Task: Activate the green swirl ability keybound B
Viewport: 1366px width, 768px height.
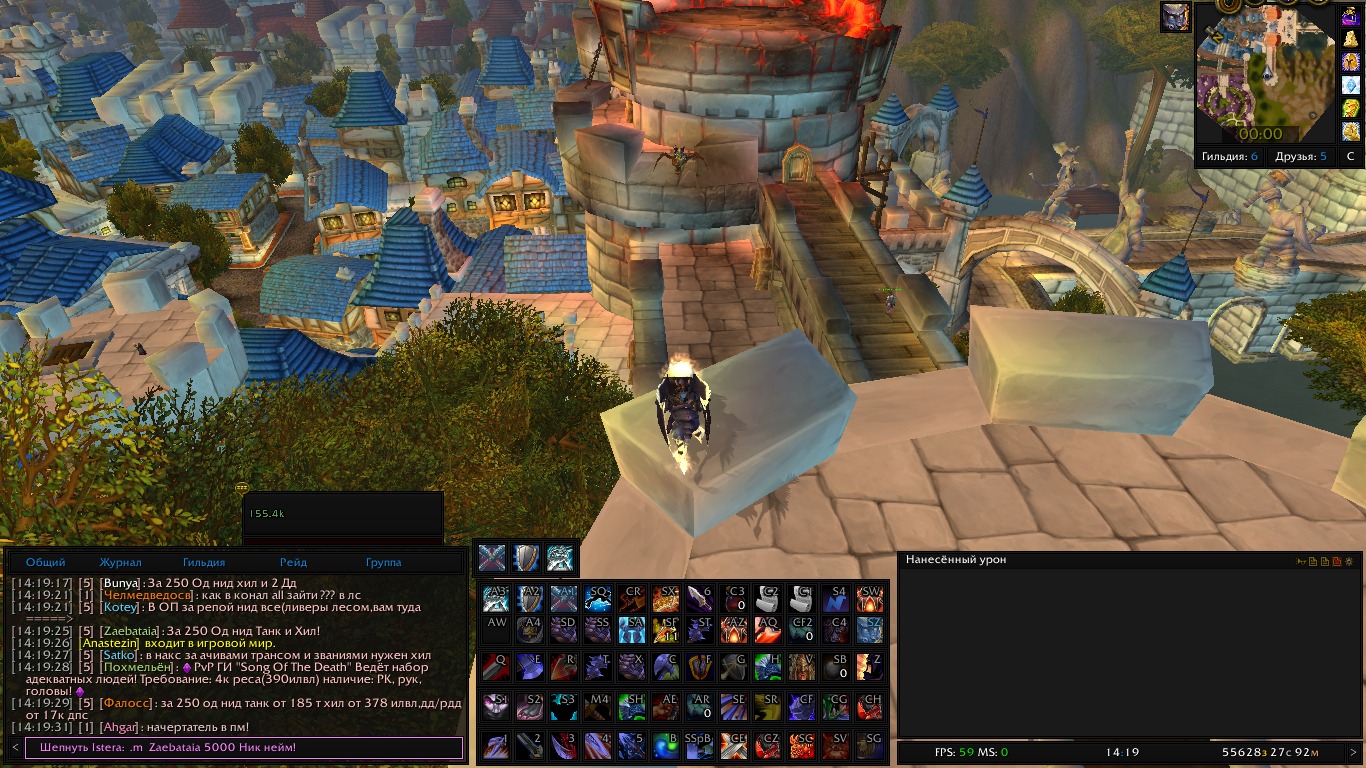Action: click(666, 745)
